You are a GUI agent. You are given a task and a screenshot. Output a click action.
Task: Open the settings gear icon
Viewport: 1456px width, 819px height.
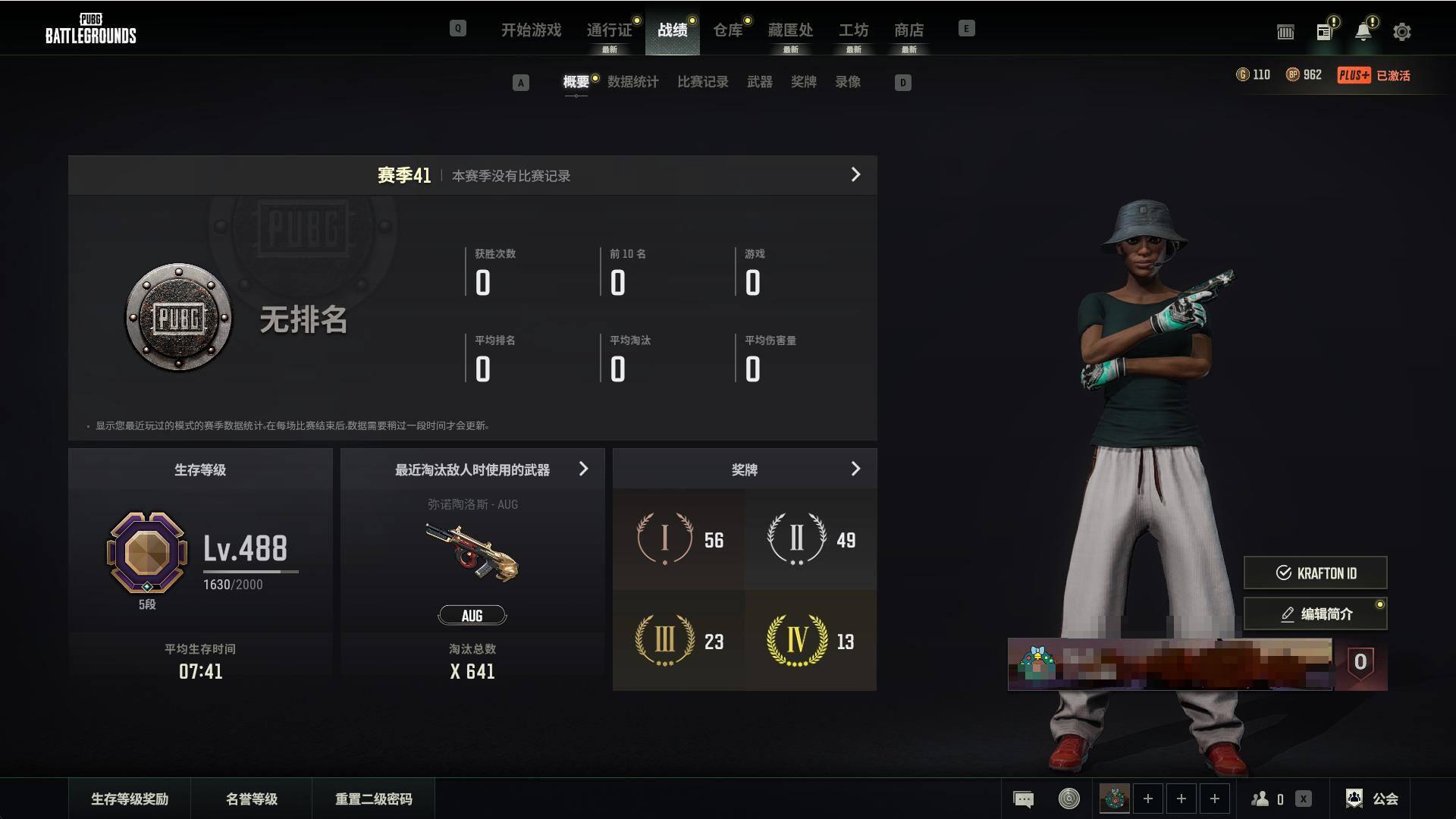click(x=1401, y=32)
